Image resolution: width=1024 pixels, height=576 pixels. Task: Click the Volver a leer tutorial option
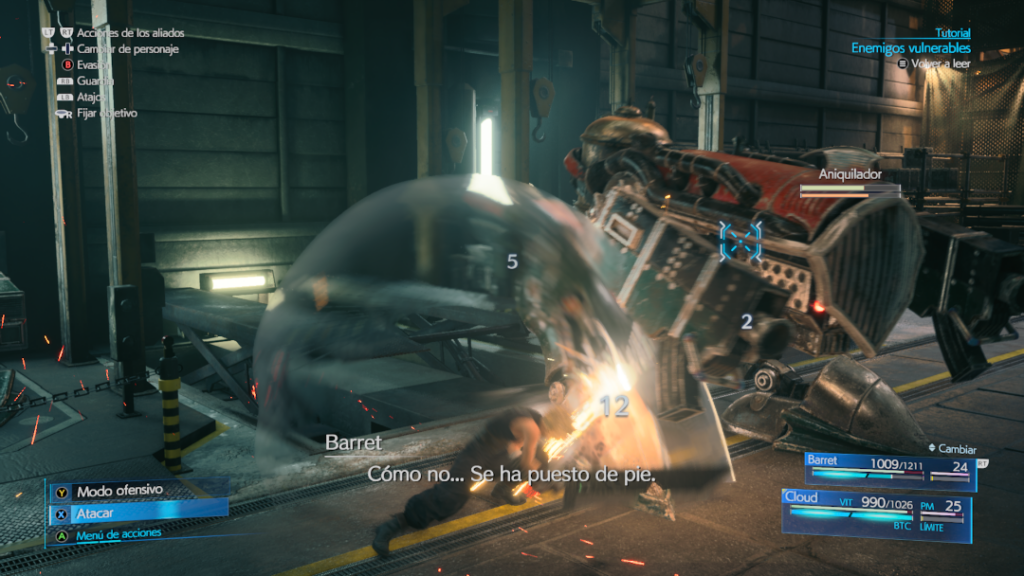940,63
